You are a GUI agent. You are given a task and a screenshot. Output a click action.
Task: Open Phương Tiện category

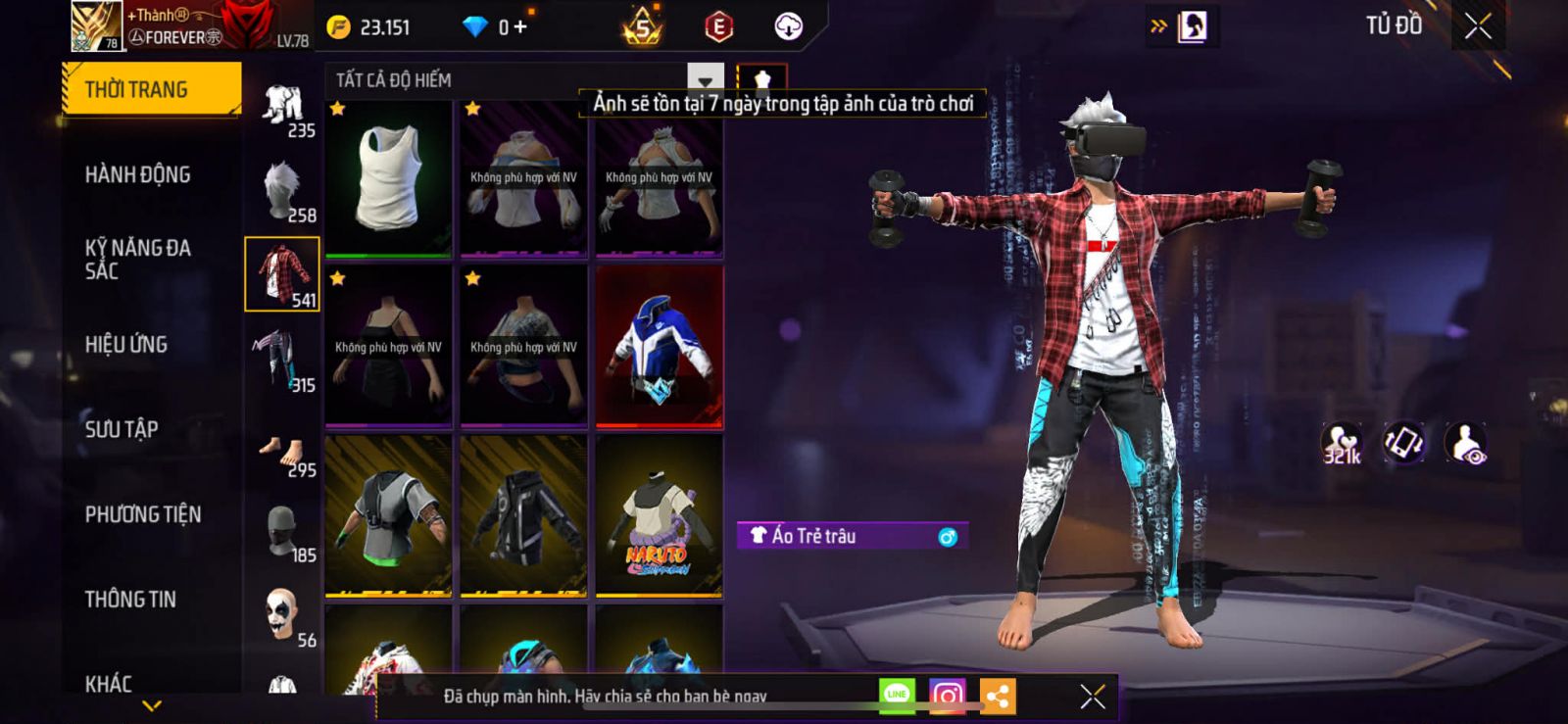click(x=143, y=514)
